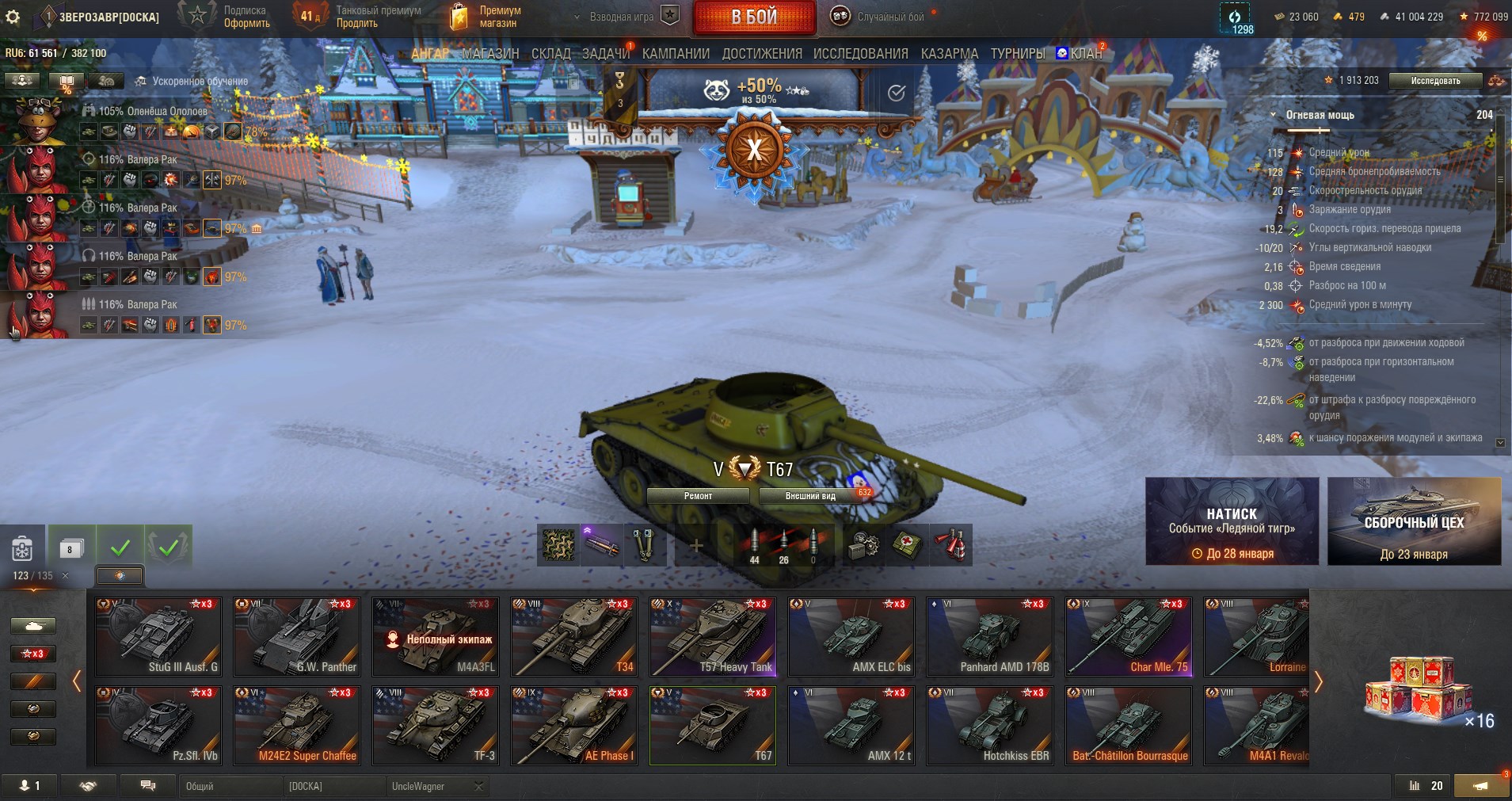1512x801 pixels.
Task: Select the repair kit consumable slot
Action: pyautogui.click(x=863, y=545)
